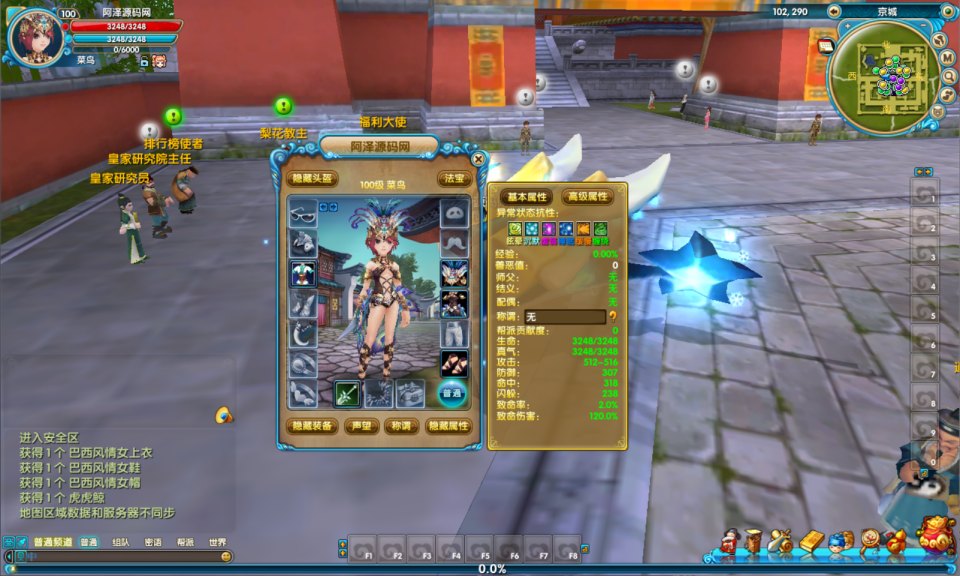This screenshot has width=960, height=576.
Task: Open the 声望 (reputation) view
Action: (361, 425)
